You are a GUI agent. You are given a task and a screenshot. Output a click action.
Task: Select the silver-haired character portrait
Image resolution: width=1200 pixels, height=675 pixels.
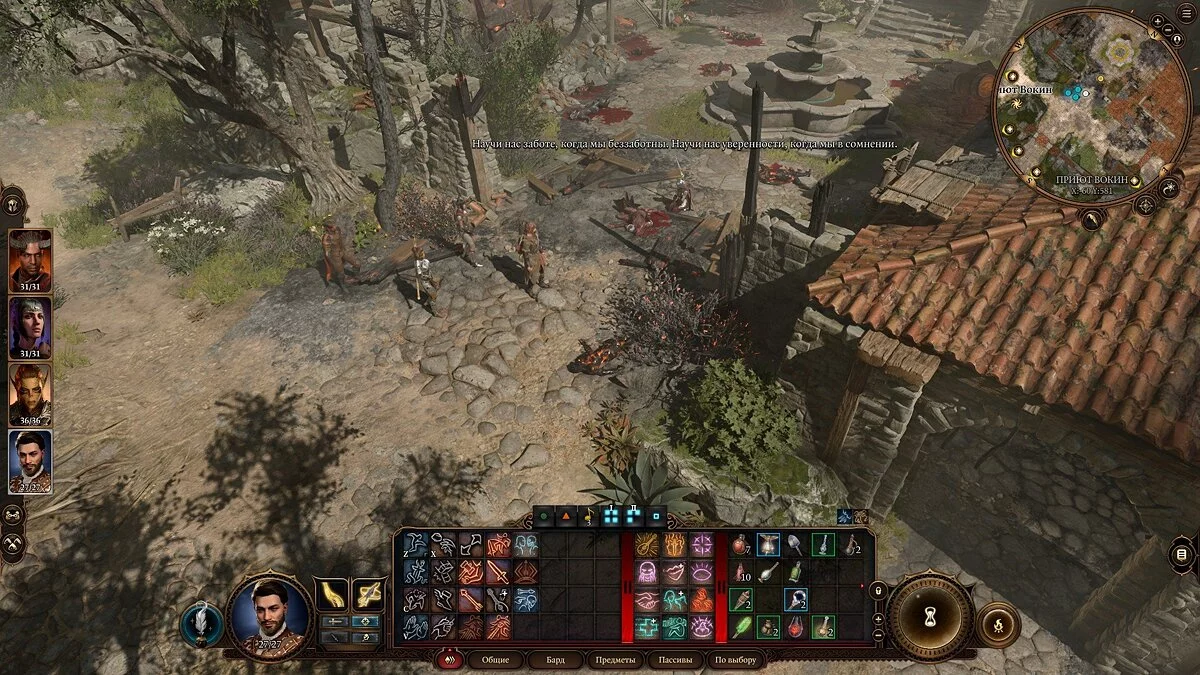(30, 325)
